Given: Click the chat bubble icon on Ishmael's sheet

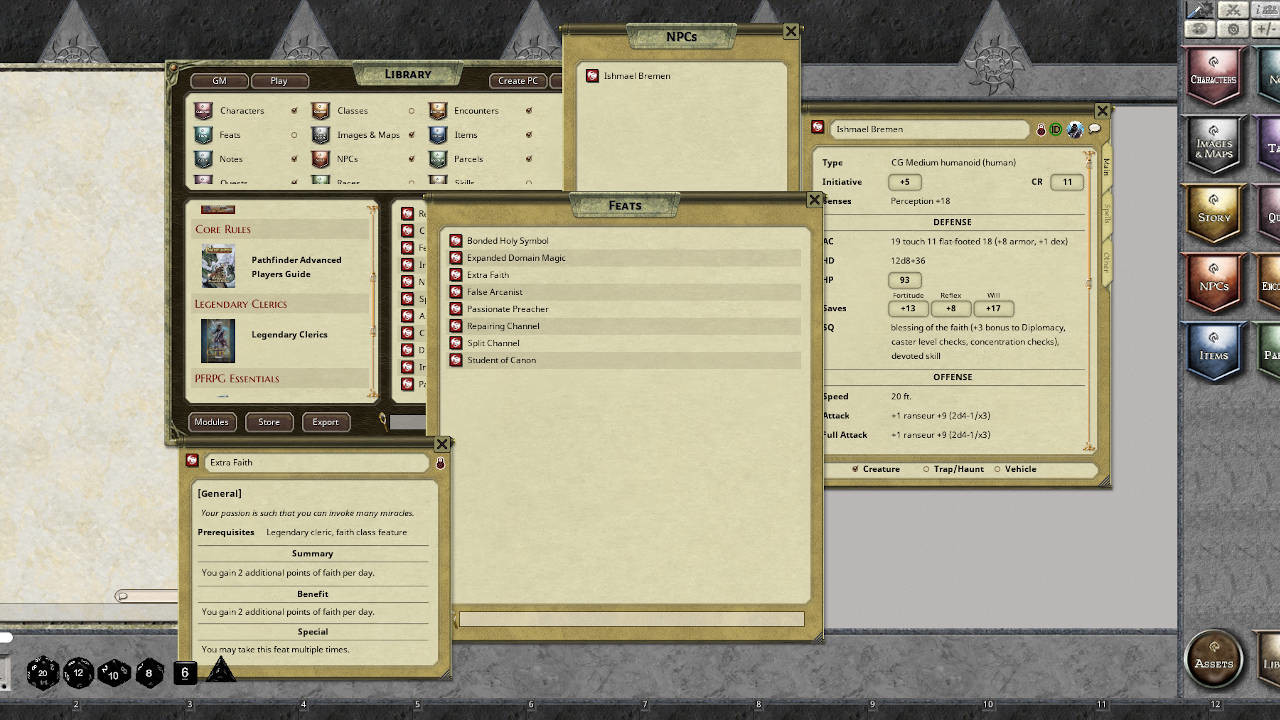Looking at the screenshot, I should click(1093, 129).
